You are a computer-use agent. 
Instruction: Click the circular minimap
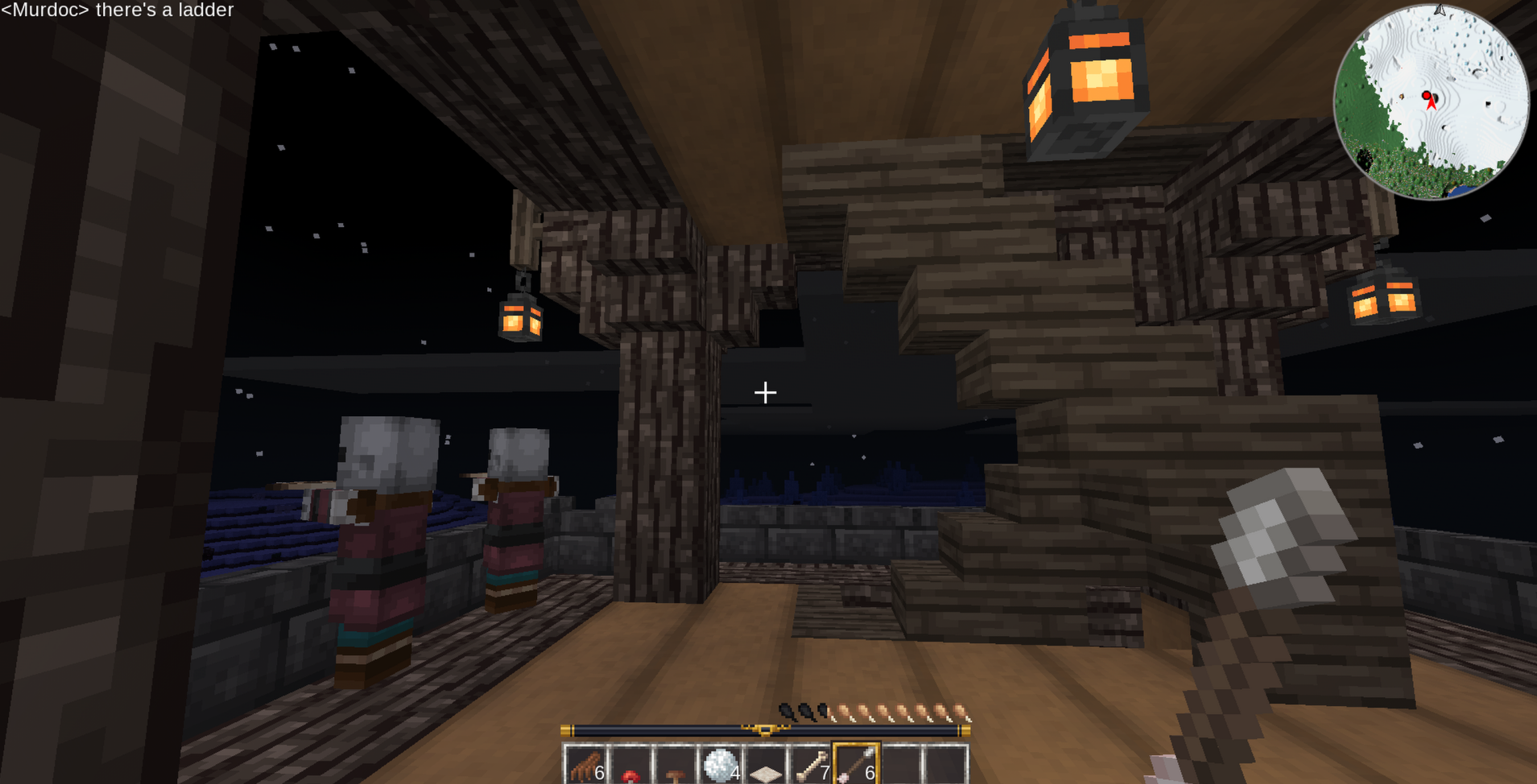[1431, 102]
